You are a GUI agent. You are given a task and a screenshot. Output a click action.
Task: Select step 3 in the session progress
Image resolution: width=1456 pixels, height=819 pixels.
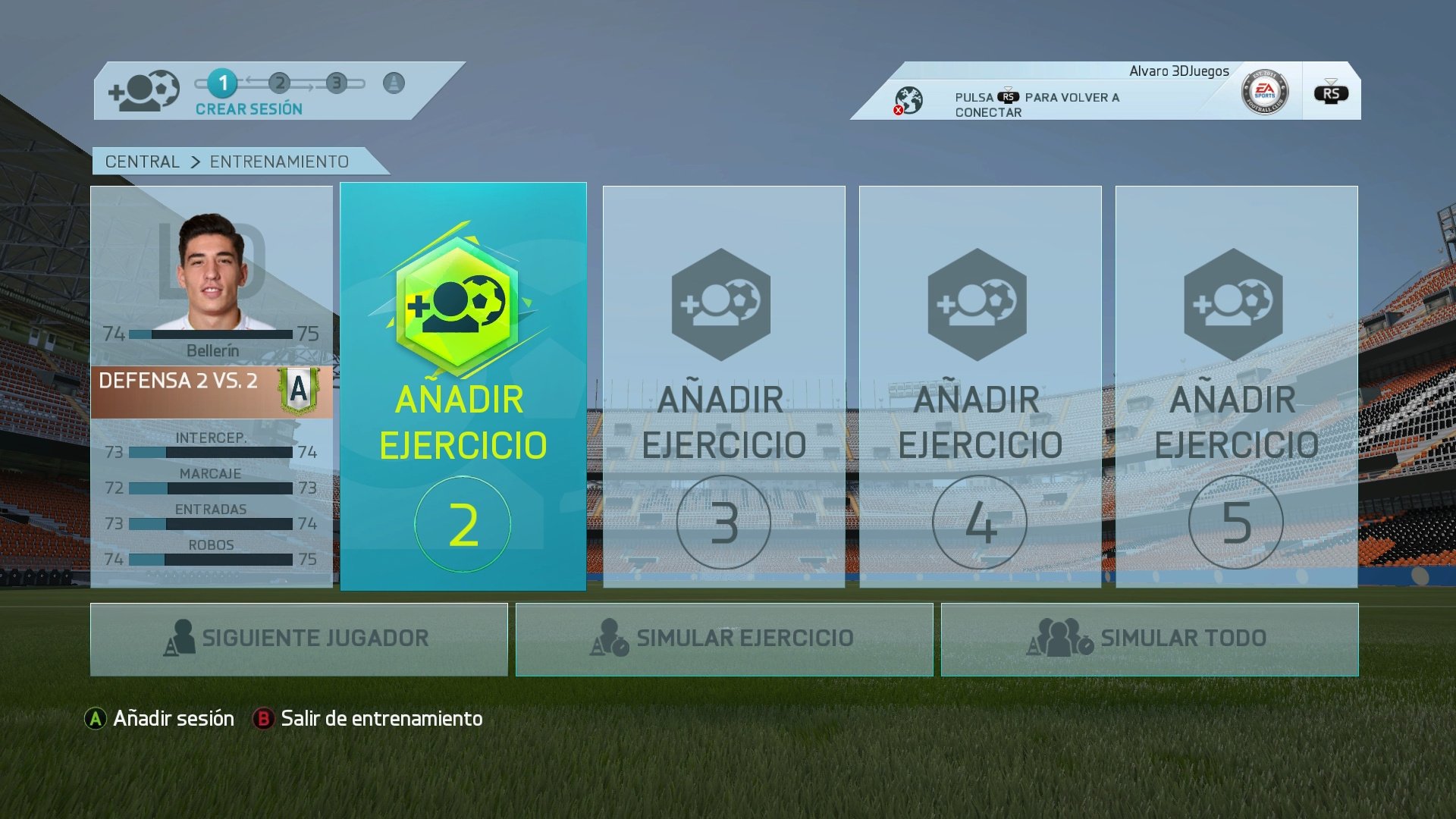(336, 84)
